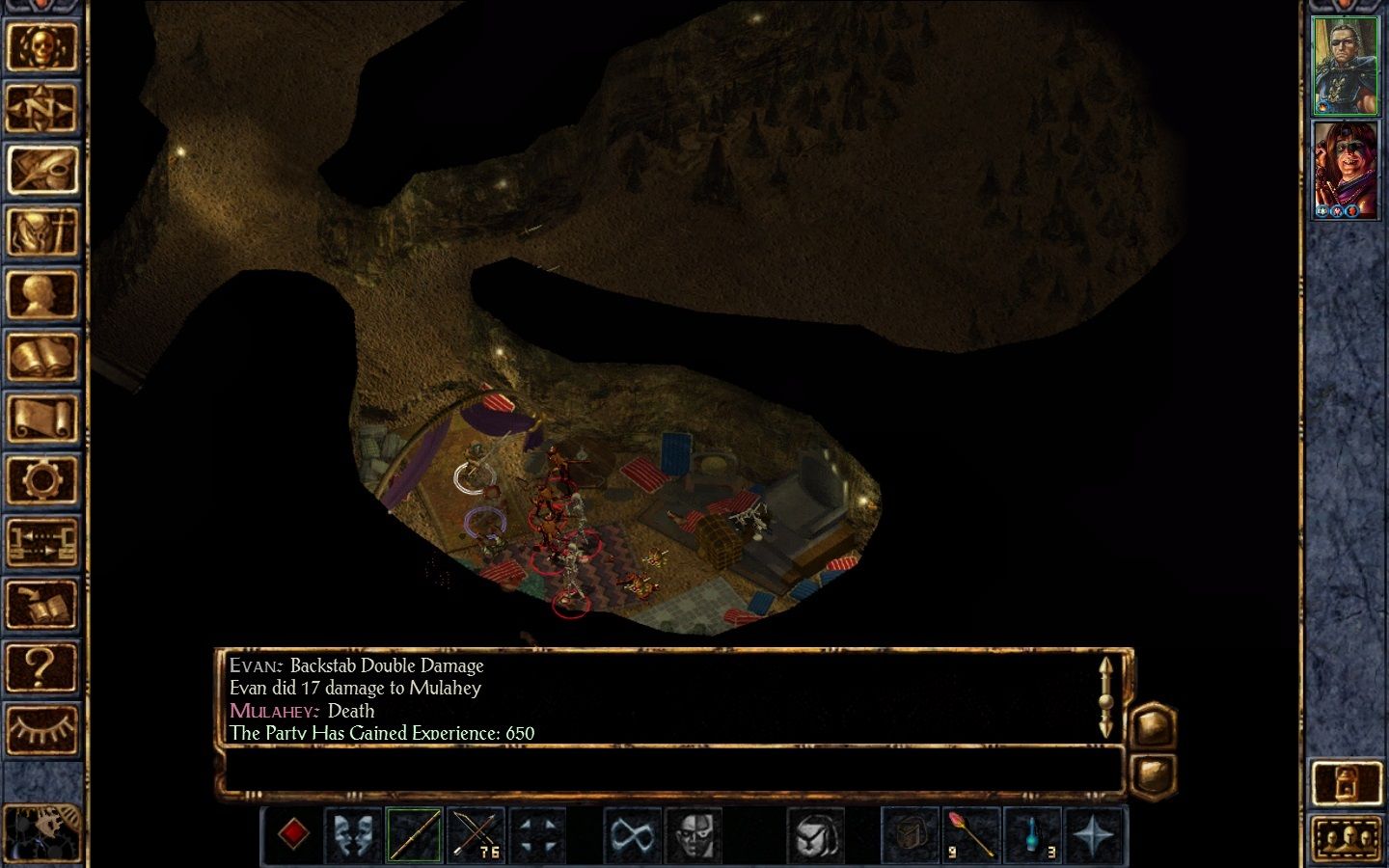Choose the talk action with twin masks
Screen dimensions: 1389x868
(353, 833)
